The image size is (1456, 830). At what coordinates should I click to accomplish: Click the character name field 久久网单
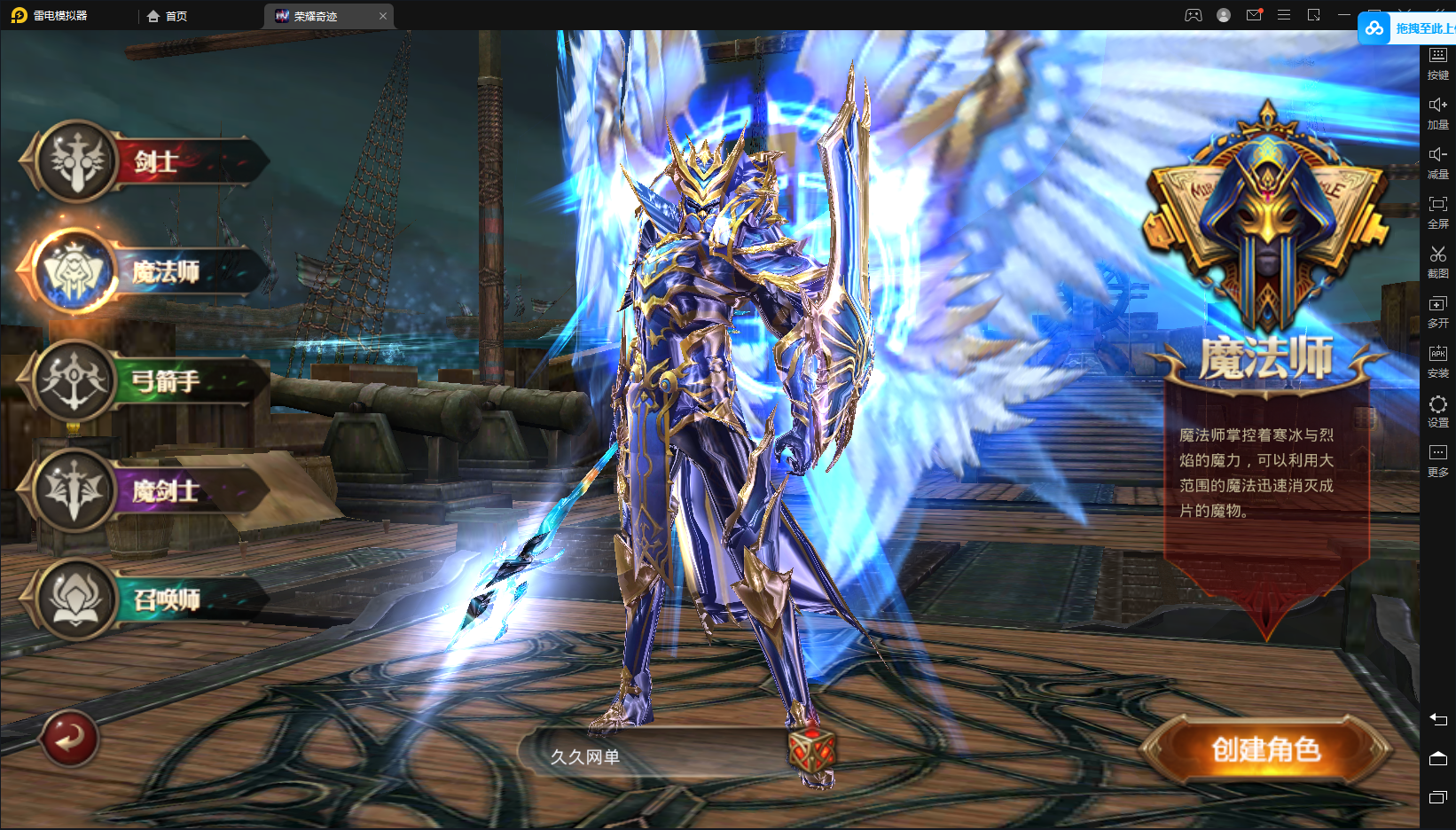coord(656,756)
